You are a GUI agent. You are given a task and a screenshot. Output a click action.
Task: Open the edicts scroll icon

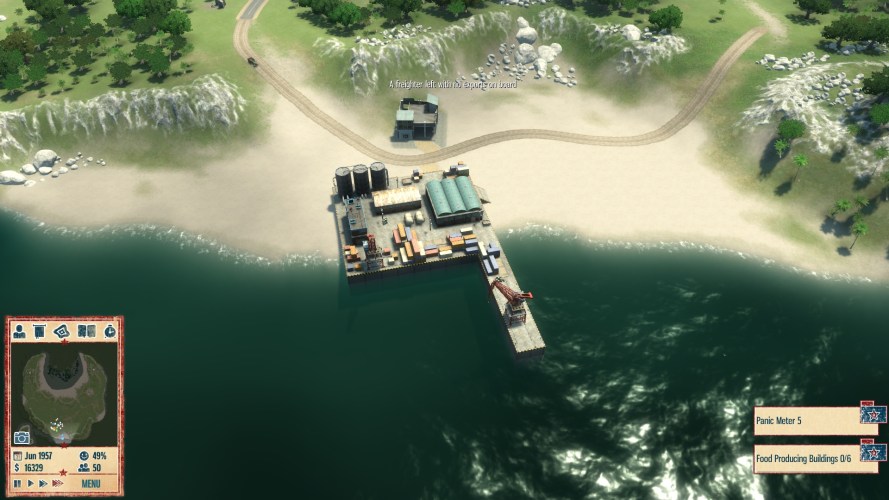click(x=40, y=331)
